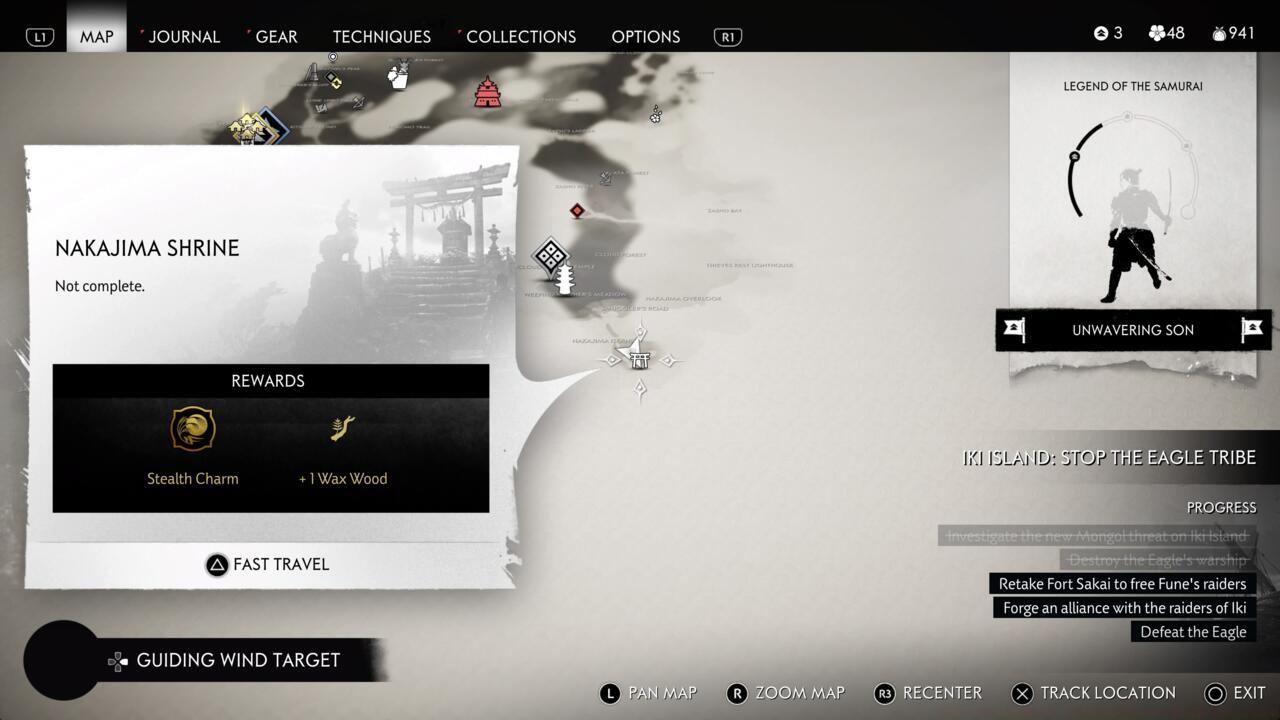Open the Iki Island: Stop the Eagle Tribe quest
This screenshot has width=1280, height=720.
[x=1108, y=458]
